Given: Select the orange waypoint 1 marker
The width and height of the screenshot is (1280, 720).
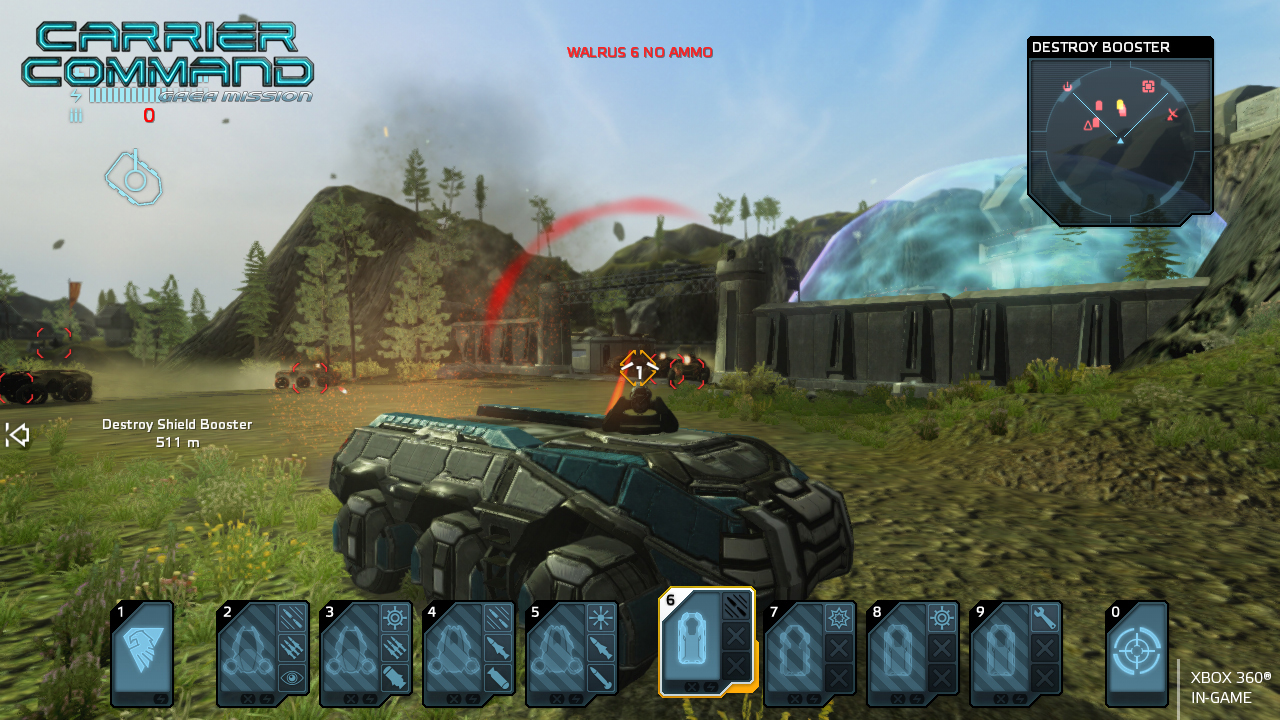Looking at the screenshot, I should click(639, 372).
